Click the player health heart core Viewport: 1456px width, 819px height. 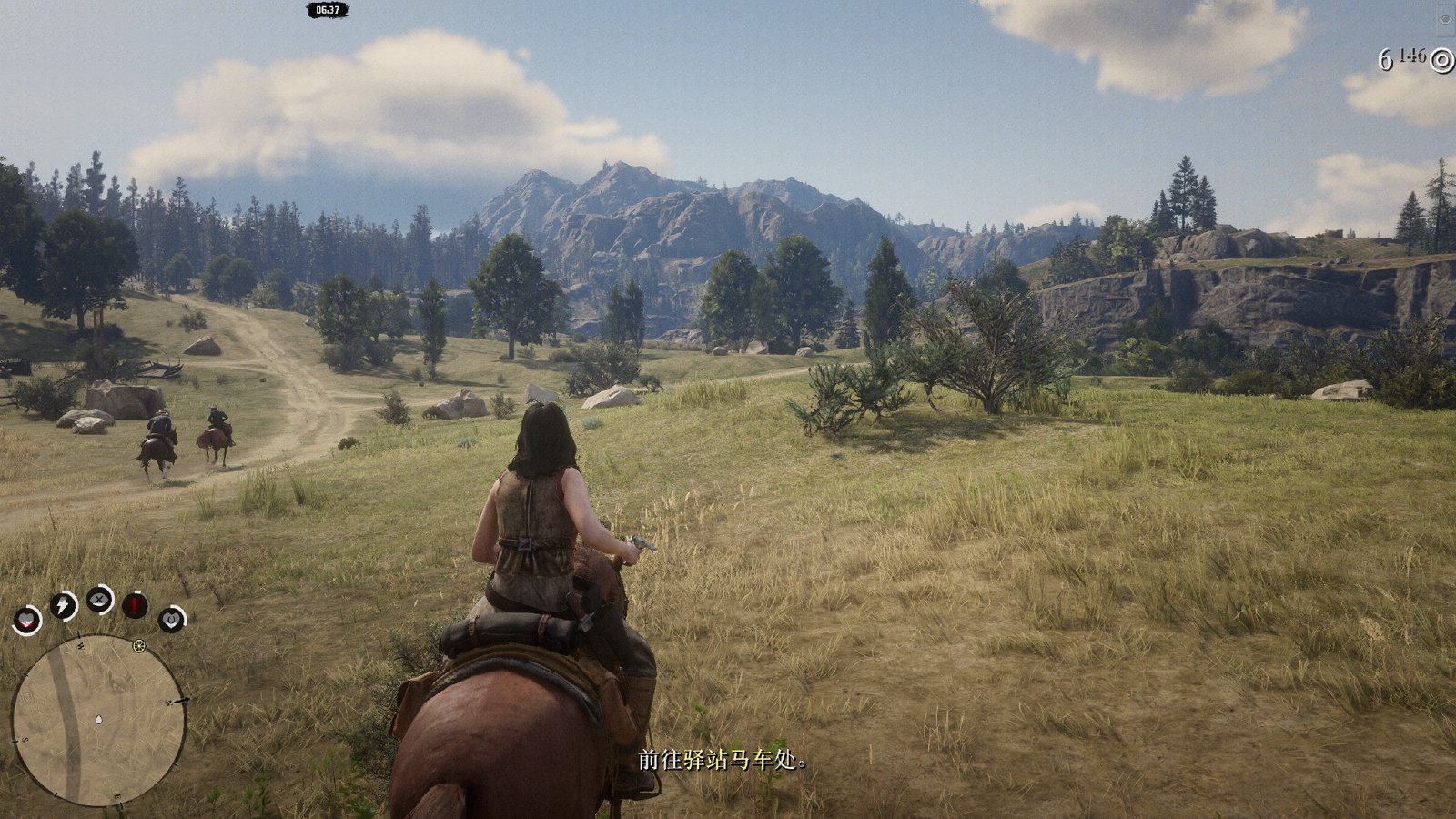[x=27, y=621]
